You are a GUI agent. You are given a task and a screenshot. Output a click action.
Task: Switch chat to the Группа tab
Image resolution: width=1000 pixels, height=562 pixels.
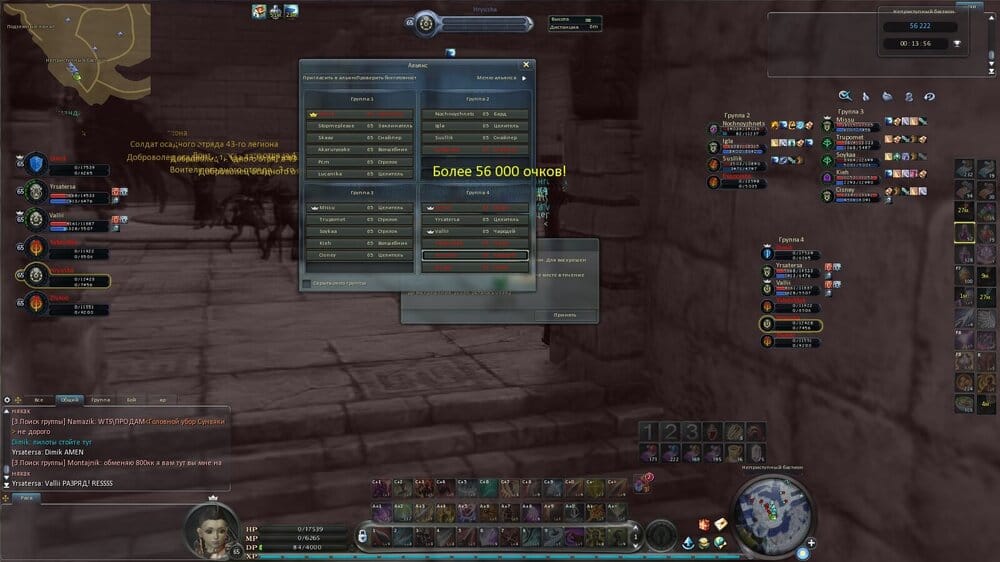coord(100,400)
